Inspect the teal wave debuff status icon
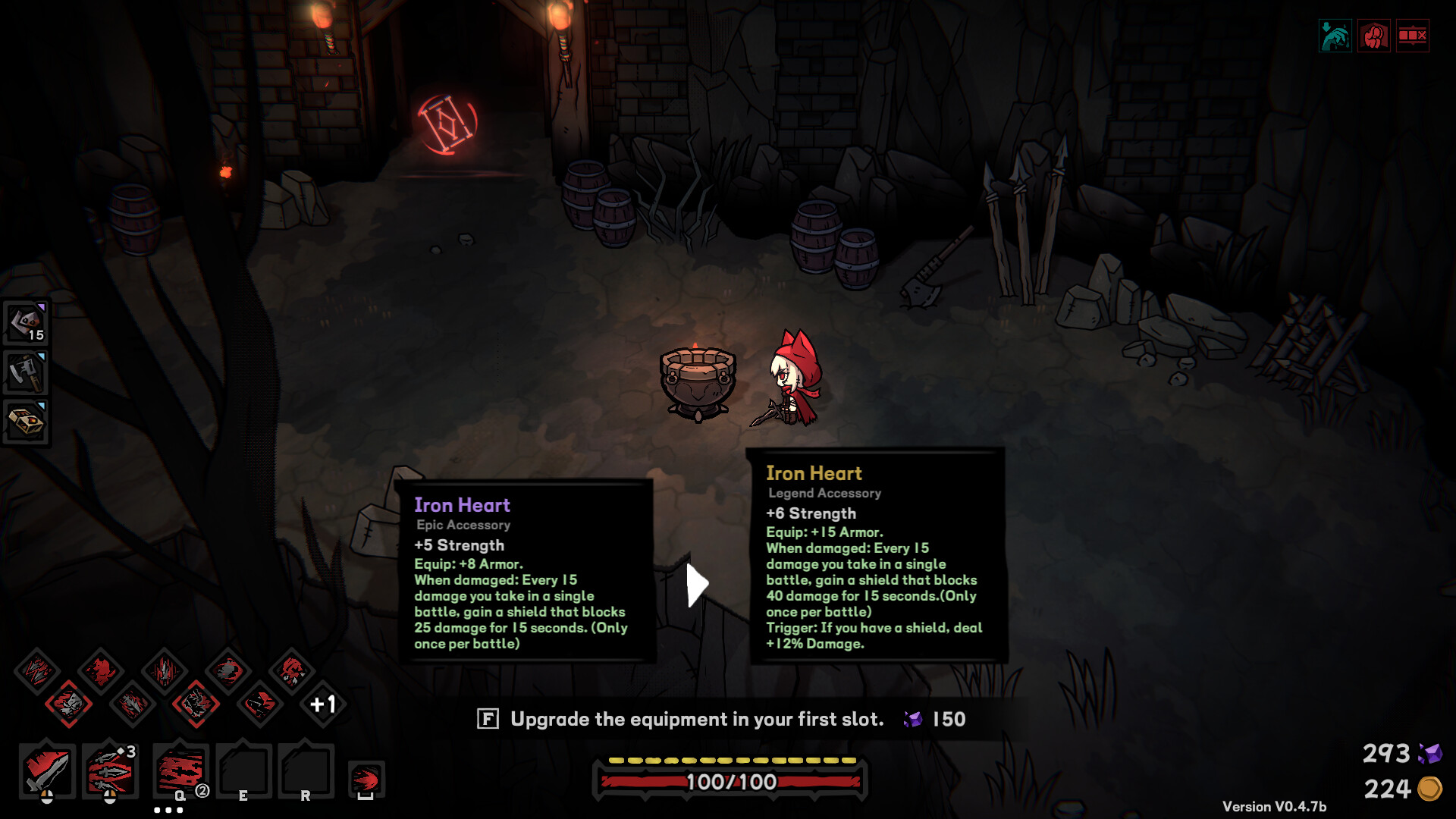Screen dimensions: 1456x819 click(1335, 36)
